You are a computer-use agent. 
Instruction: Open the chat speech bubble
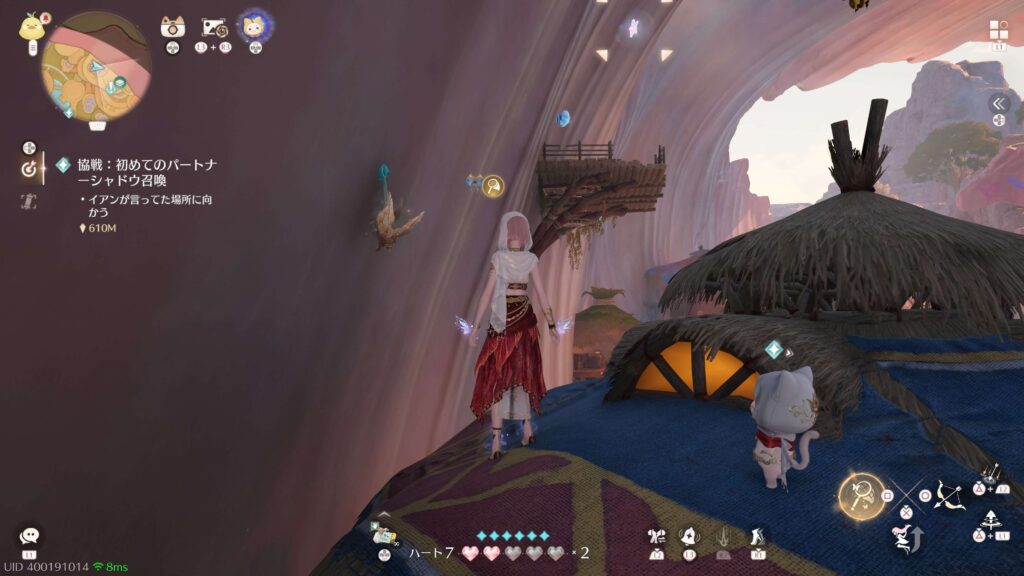[x=30, y=537]
